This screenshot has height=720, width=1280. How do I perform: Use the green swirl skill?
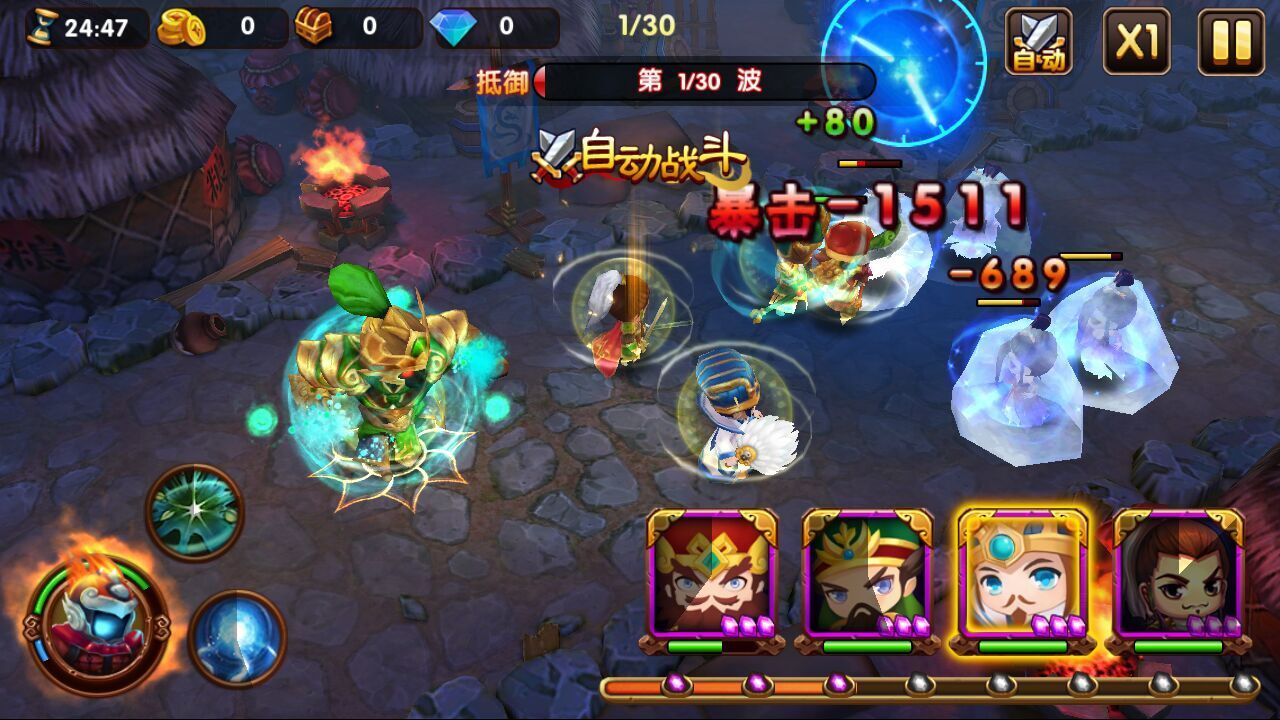point(195,512)
